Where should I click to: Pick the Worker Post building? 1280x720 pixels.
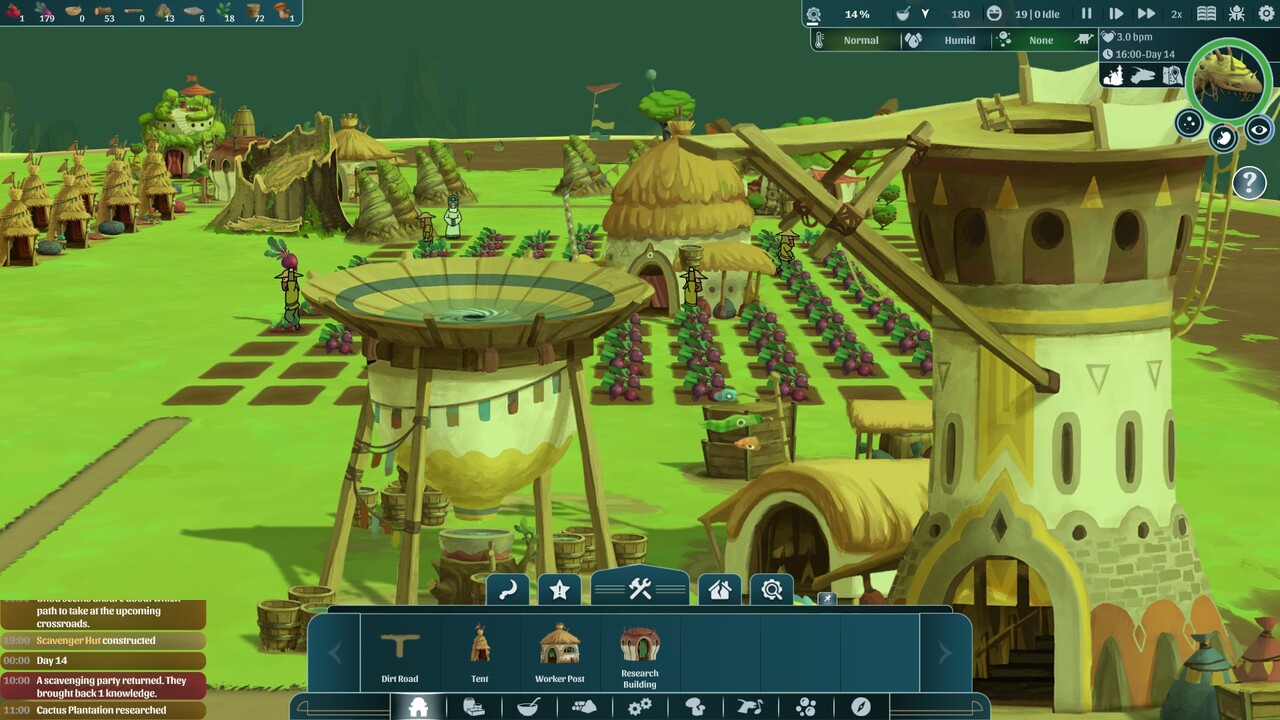coord(560,653)
